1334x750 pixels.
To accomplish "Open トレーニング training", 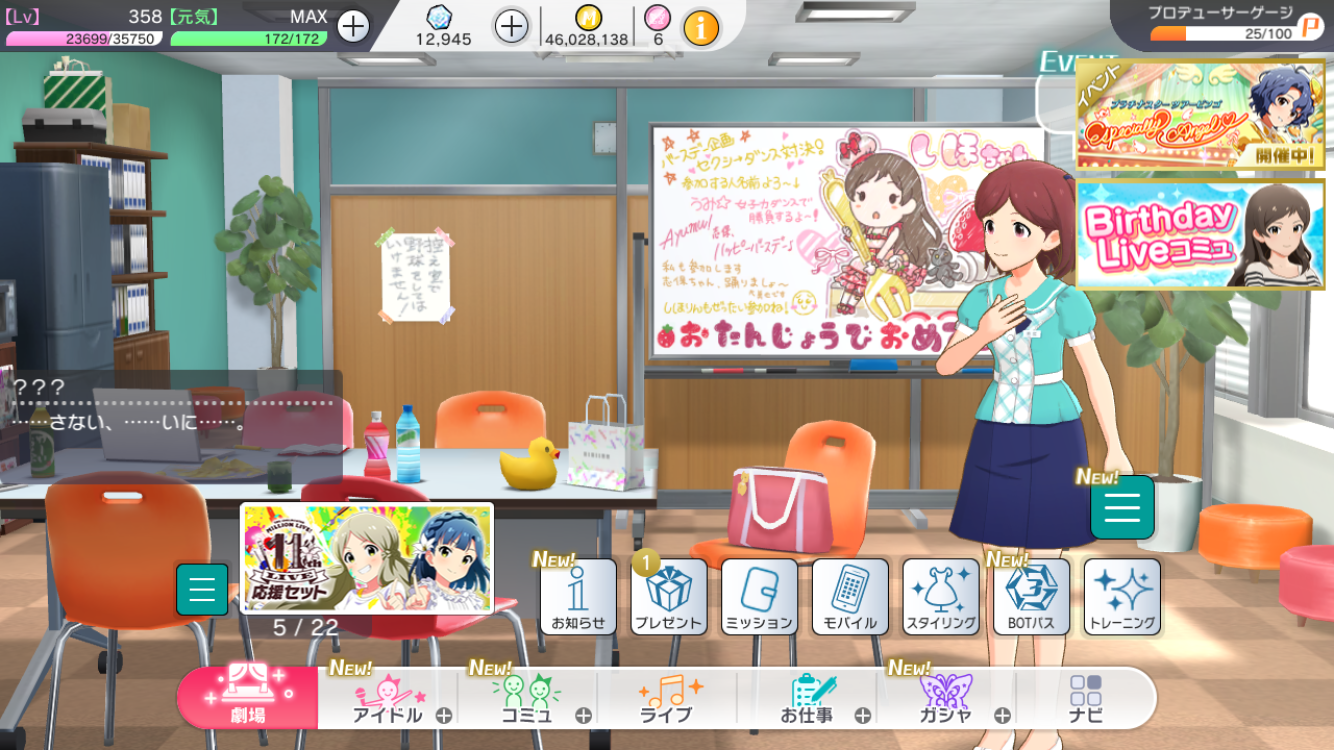I will pyautogui.click(x=1122, y=597).
